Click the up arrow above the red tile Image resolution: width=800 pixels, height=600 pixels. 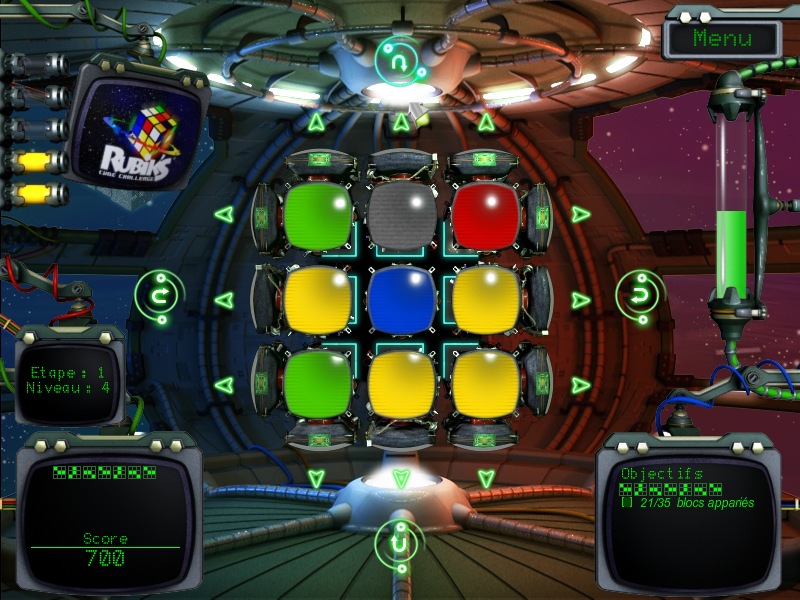[x=486, y=123]
